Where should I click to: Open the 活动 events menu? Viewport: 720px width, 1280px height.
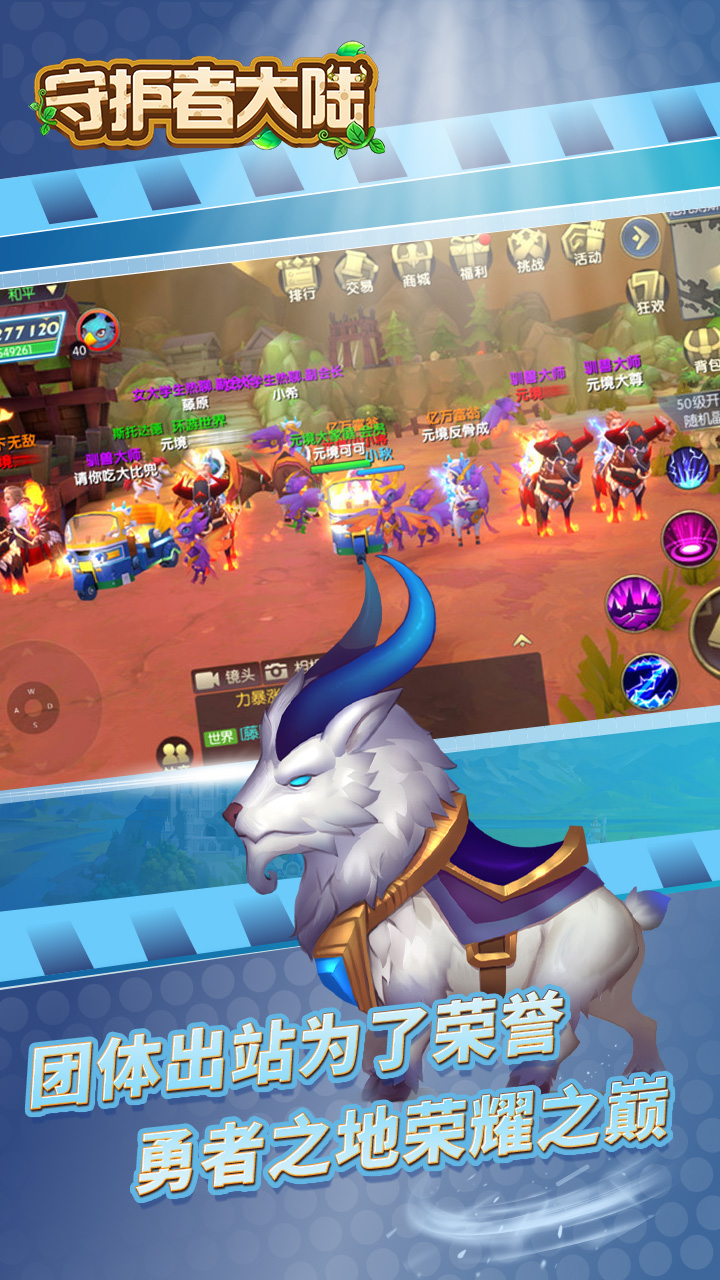[584, 242]
